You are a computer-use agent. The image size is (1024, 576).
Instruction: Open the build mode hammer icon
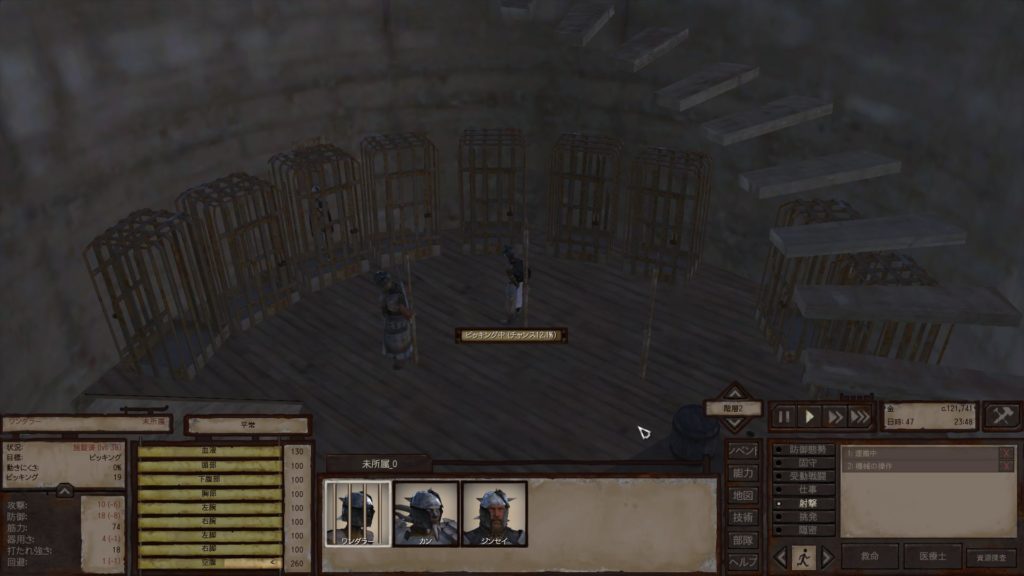1002,416
